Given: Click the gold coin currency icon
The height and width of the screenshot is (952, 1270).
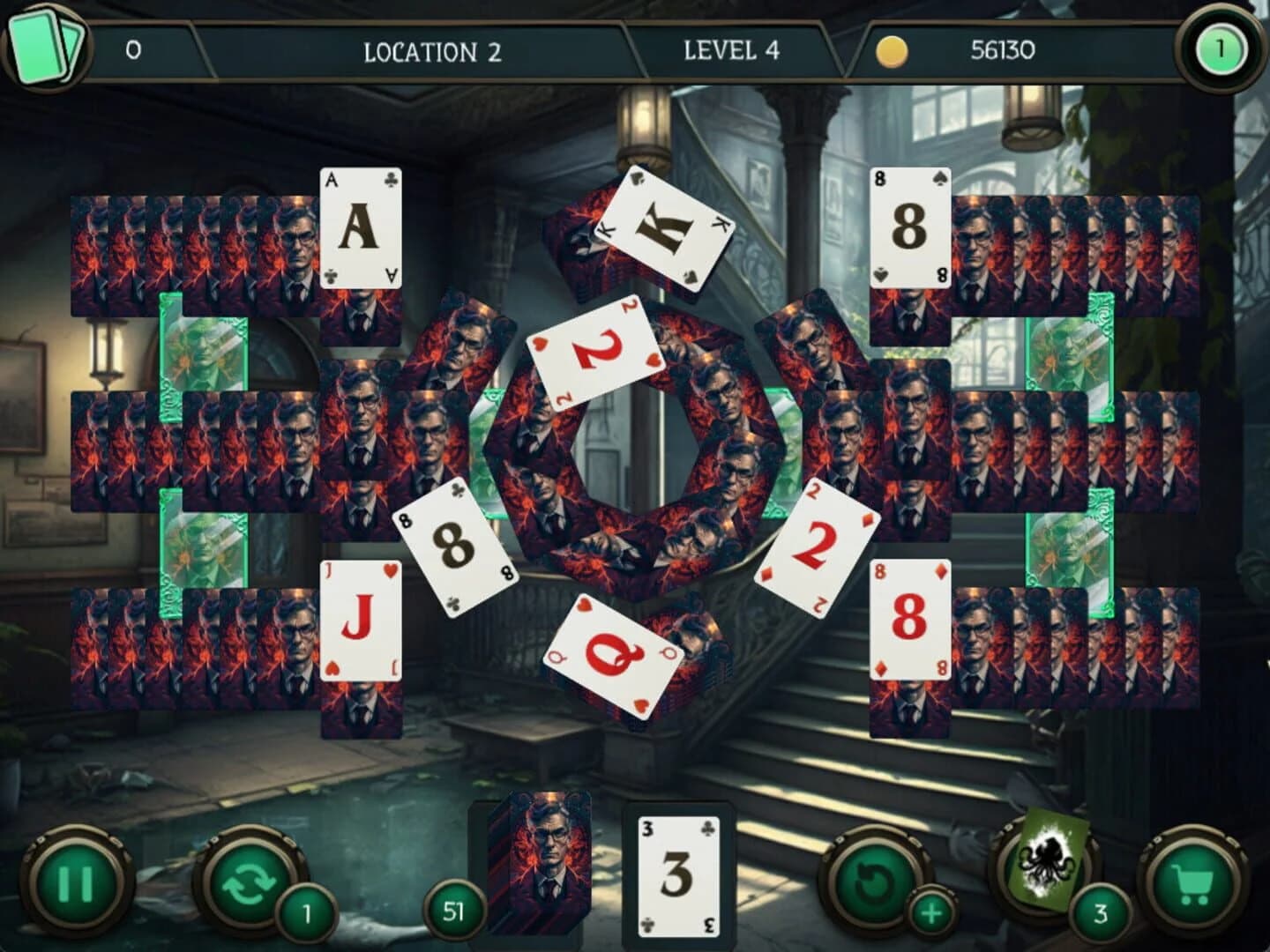Looking at the screenshot, I should click(892, 50).
